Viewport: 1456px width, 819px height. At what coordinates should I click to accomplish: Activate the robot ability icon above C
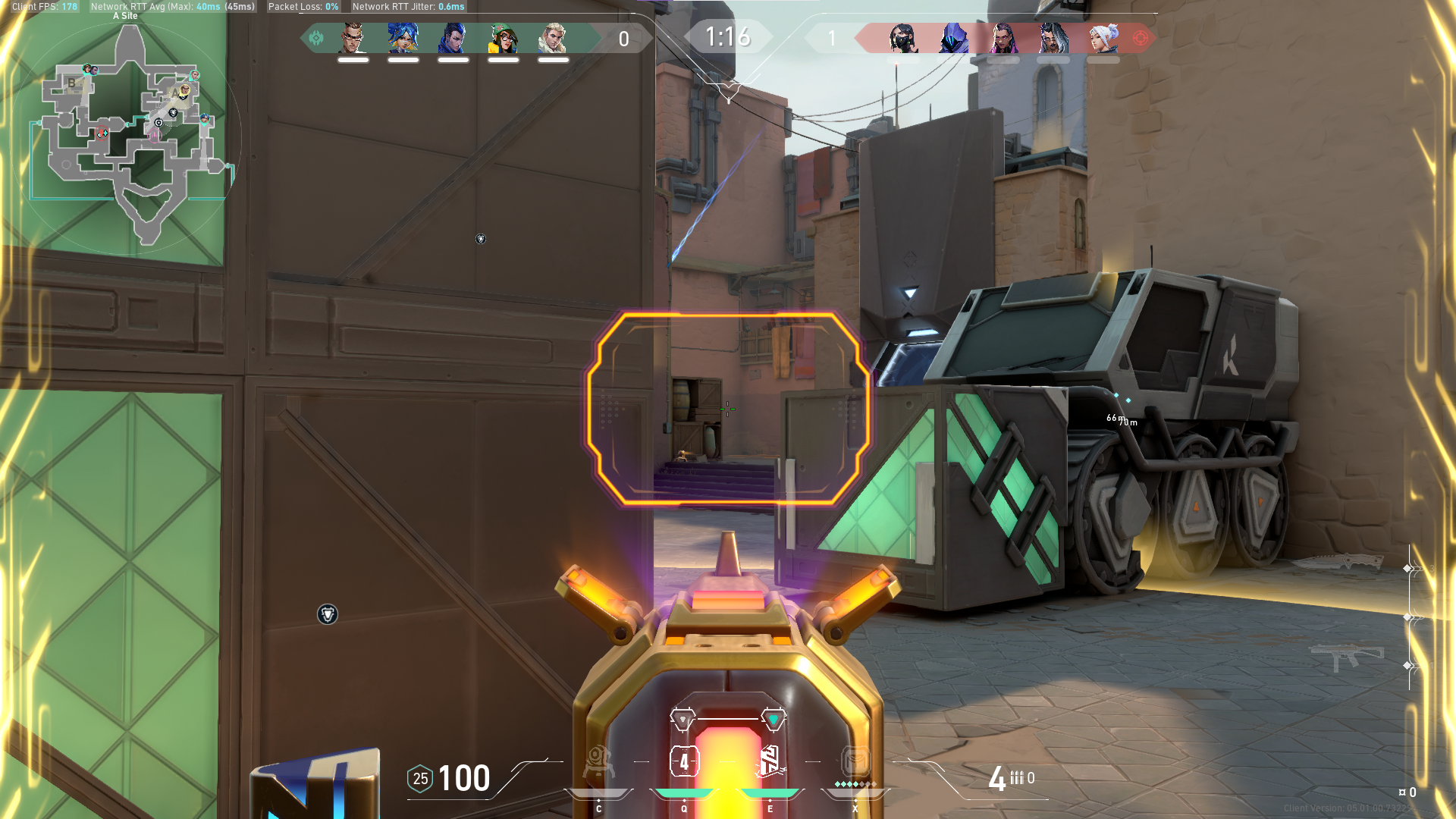point(598,762)
